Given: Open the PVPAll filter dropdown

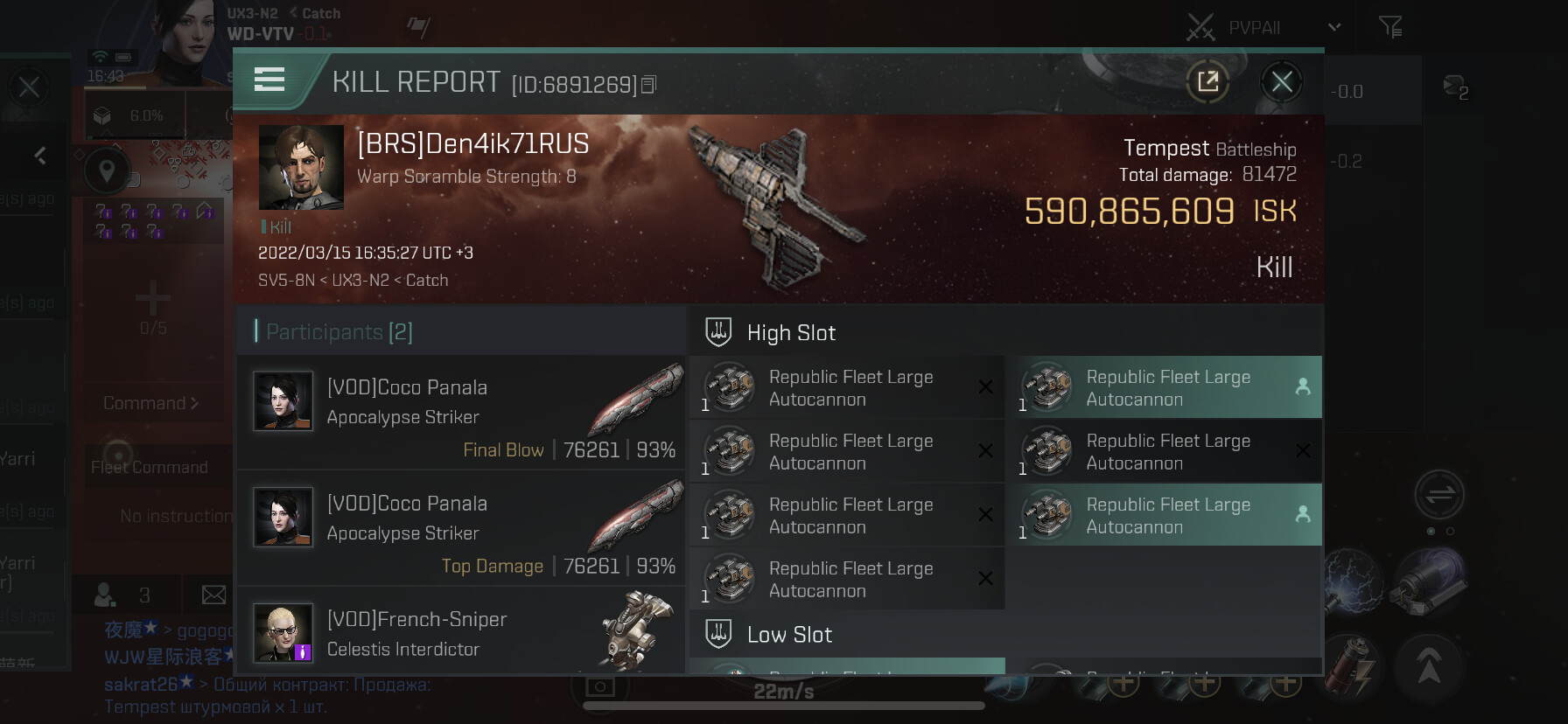Looking at the screenshot, I should coord(1333,27).
